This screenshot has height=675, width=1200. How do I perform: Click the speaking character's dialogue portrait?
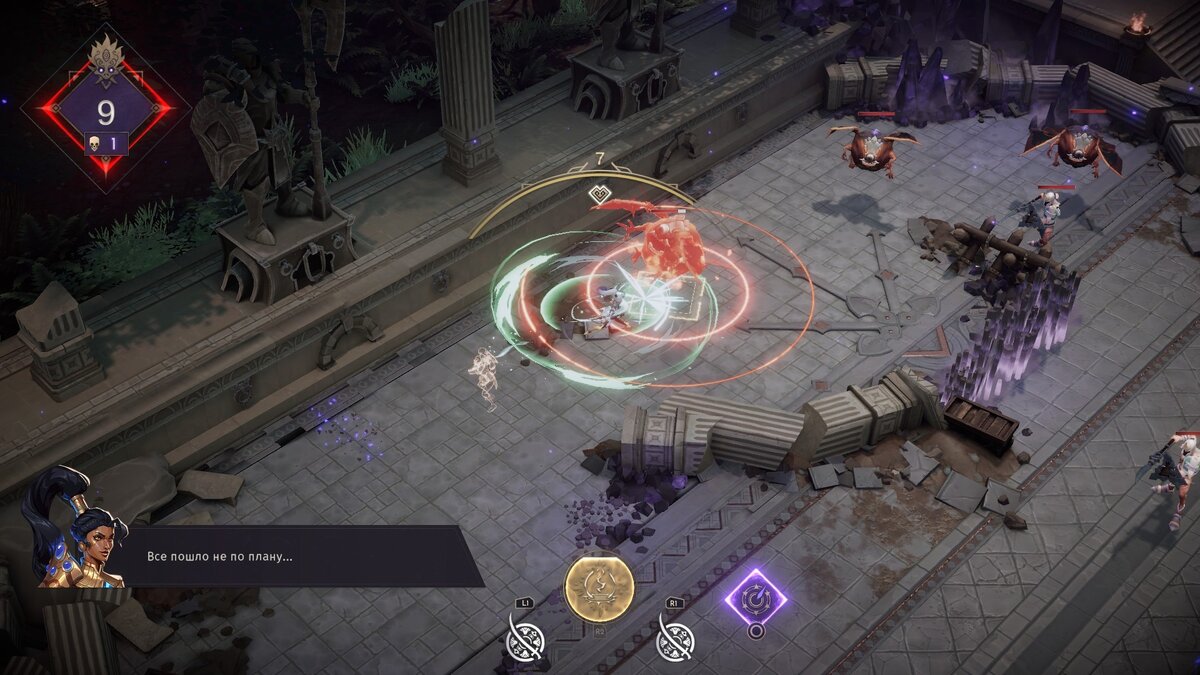point(73,530)
